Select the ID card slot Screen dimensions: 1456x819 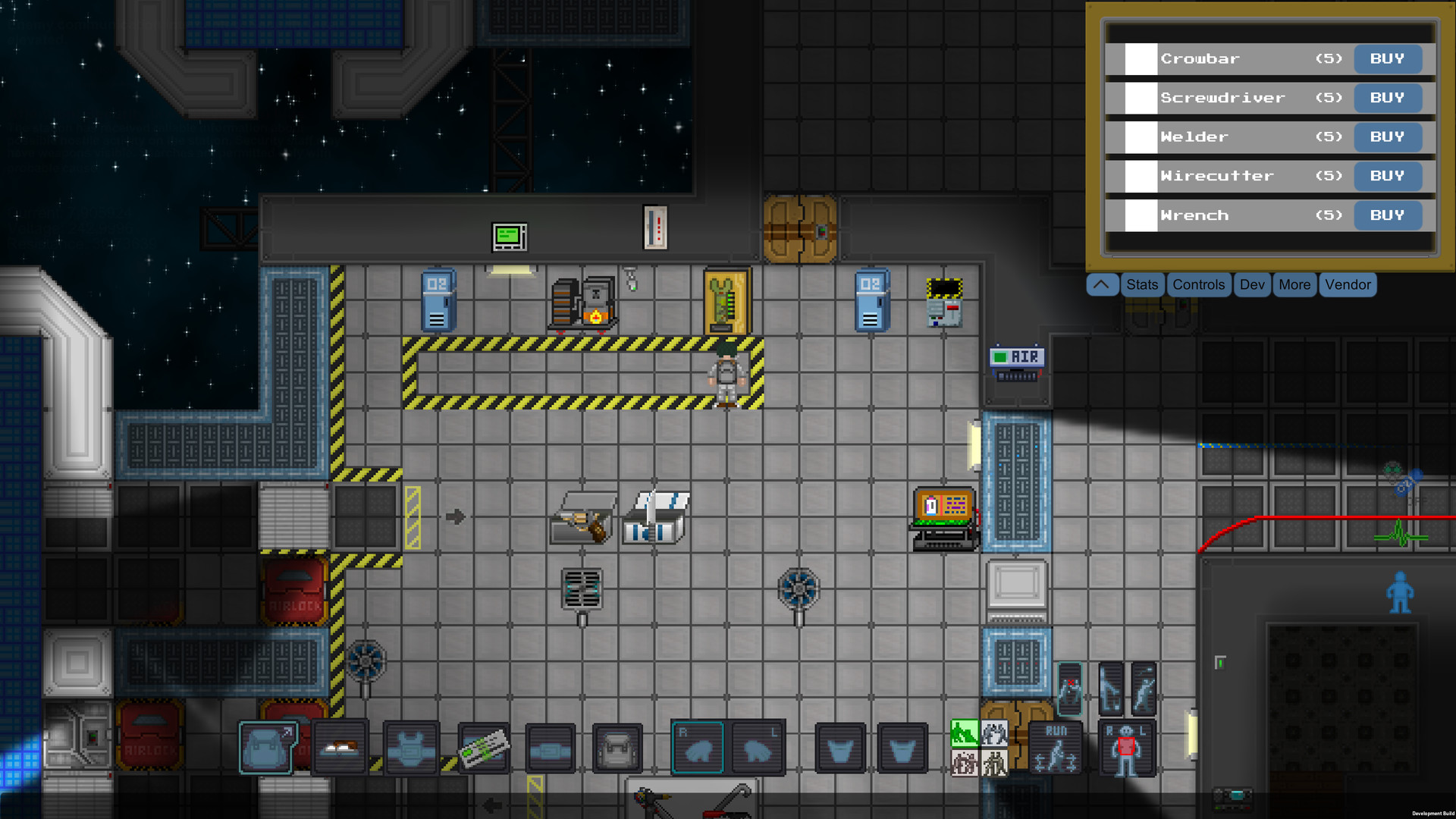tap(483, 748)
